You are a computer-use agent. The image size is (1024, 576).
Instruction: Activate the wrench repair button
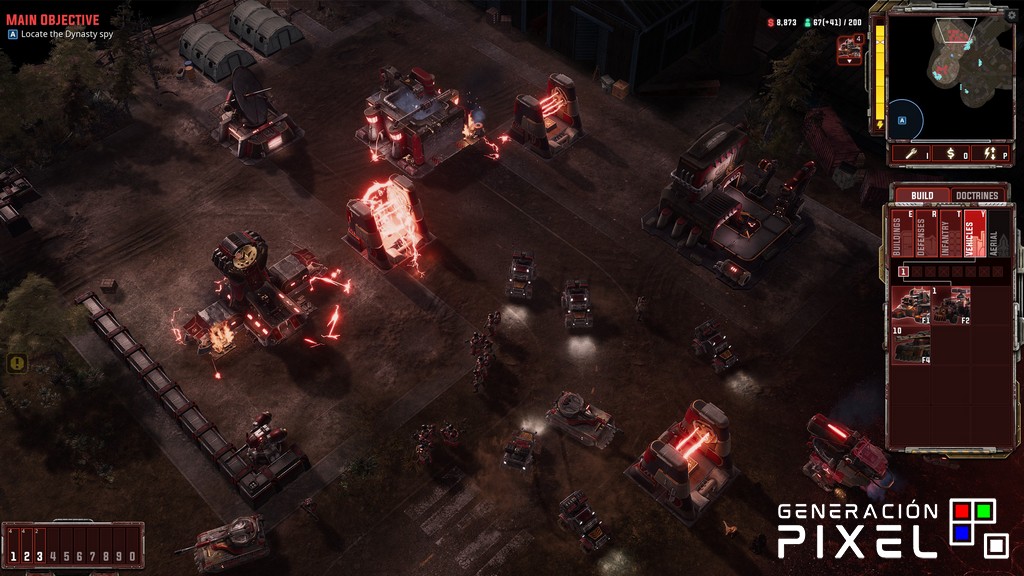pyautogui.click(x=912, y=153)
